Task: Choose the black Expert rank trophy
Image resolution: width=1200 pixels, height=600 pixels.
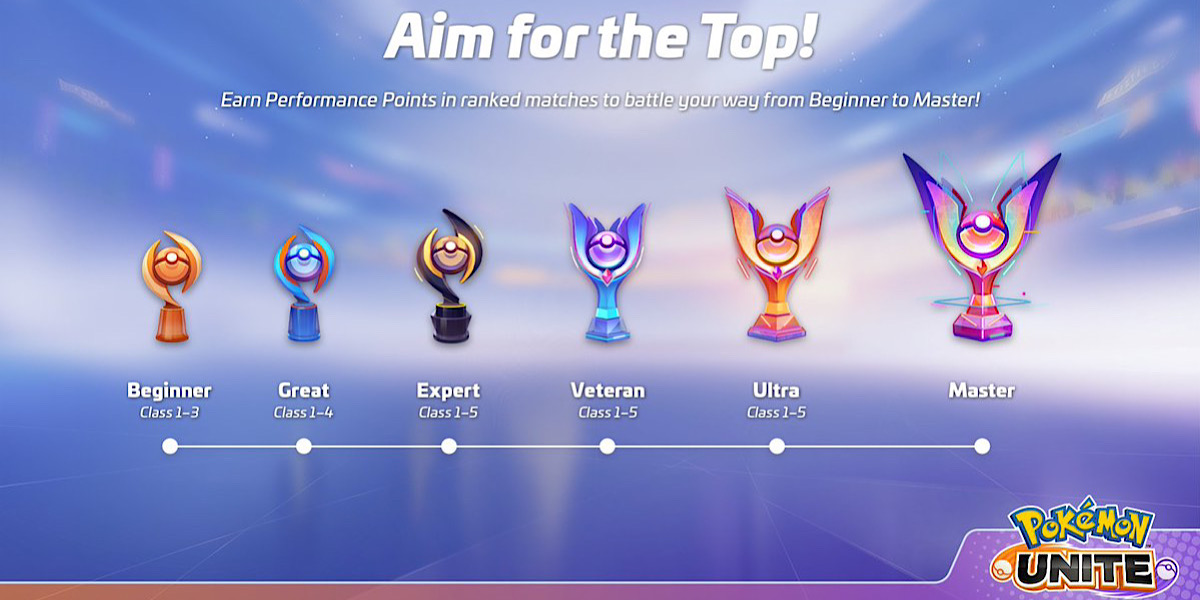Action: [449, 279]
